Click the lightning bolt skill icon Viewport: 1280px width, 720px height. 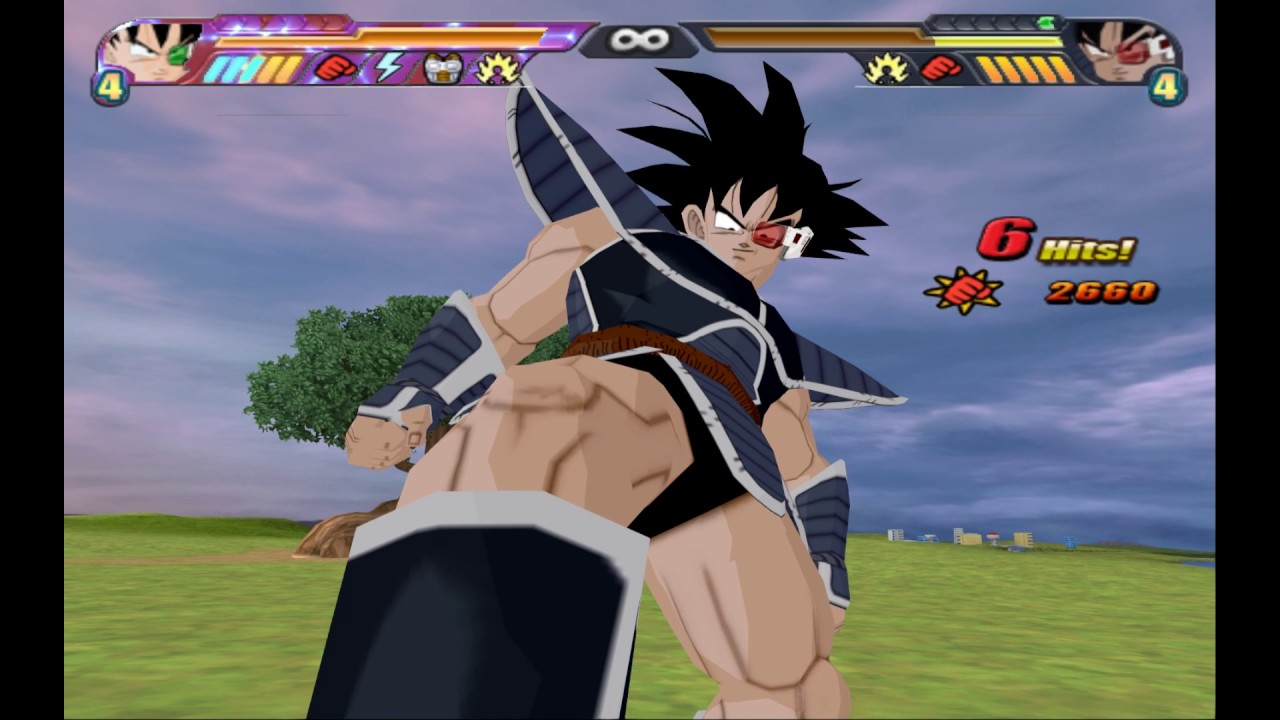[388, 68]
